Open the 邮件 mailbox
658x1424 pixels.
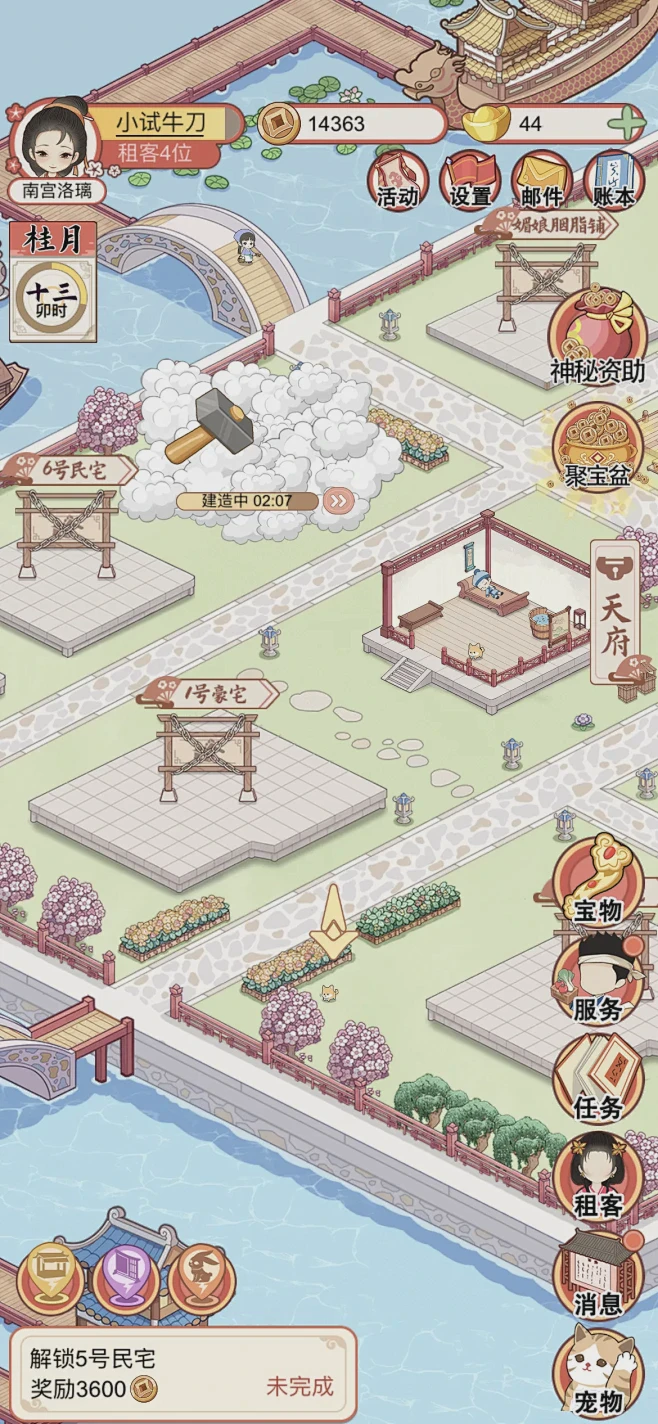542,181
